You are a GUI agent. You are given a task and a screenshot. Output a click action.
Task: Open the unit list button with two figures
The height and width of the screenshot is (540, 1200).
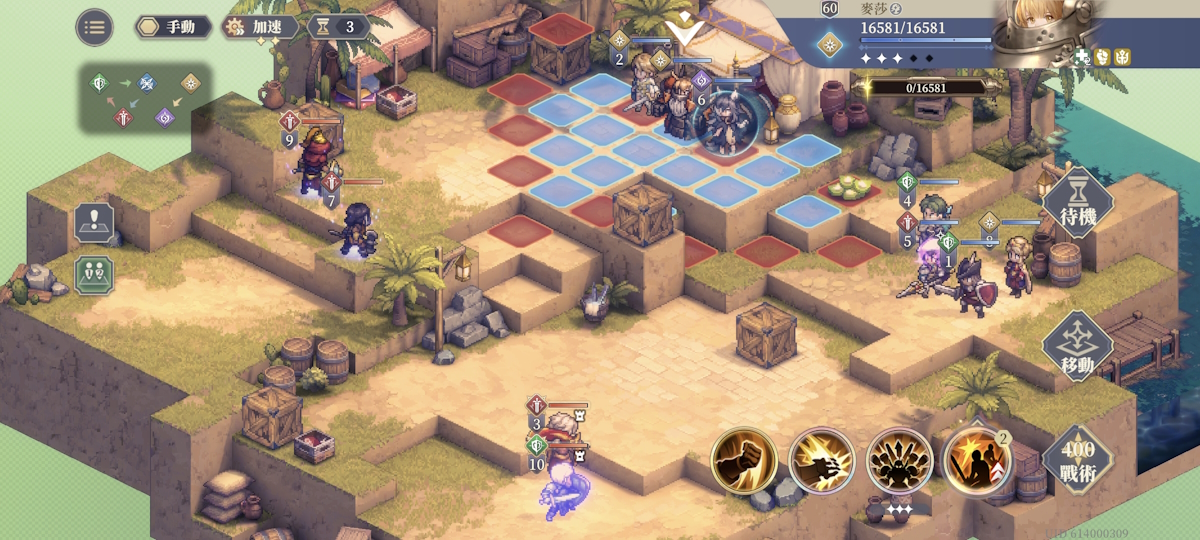point(94,275)
